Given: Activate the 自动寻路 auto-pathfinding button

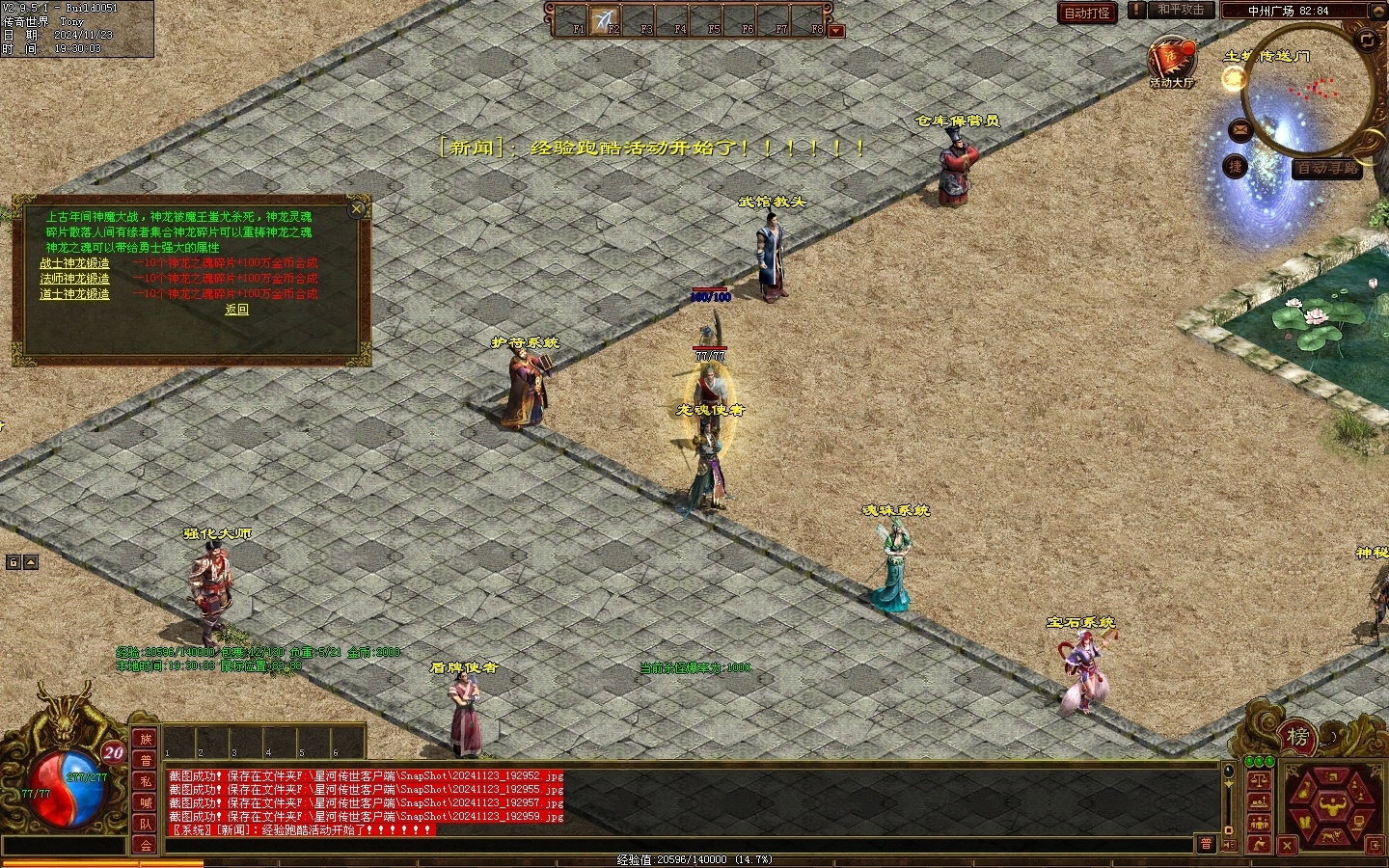Looking at the screenshot, I should pos(1327,168).
